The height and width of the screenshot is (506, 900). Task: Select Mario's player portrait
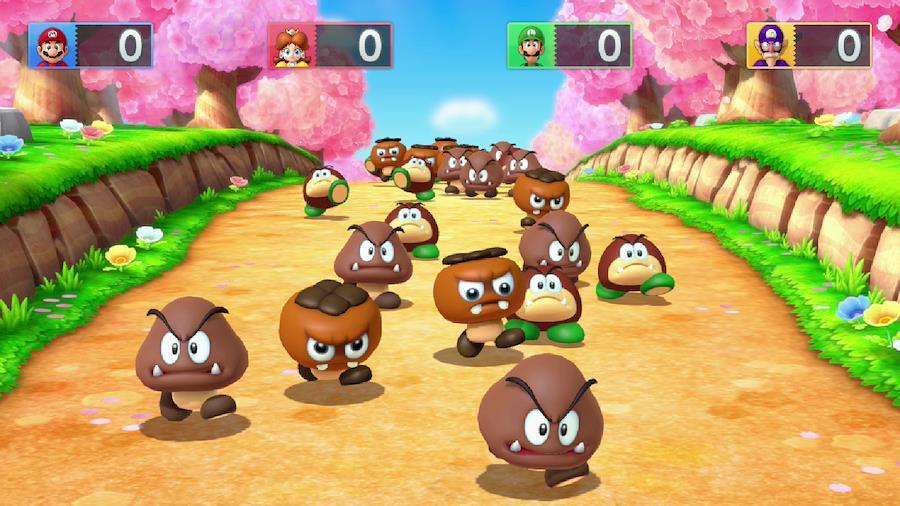pos(52,46)
